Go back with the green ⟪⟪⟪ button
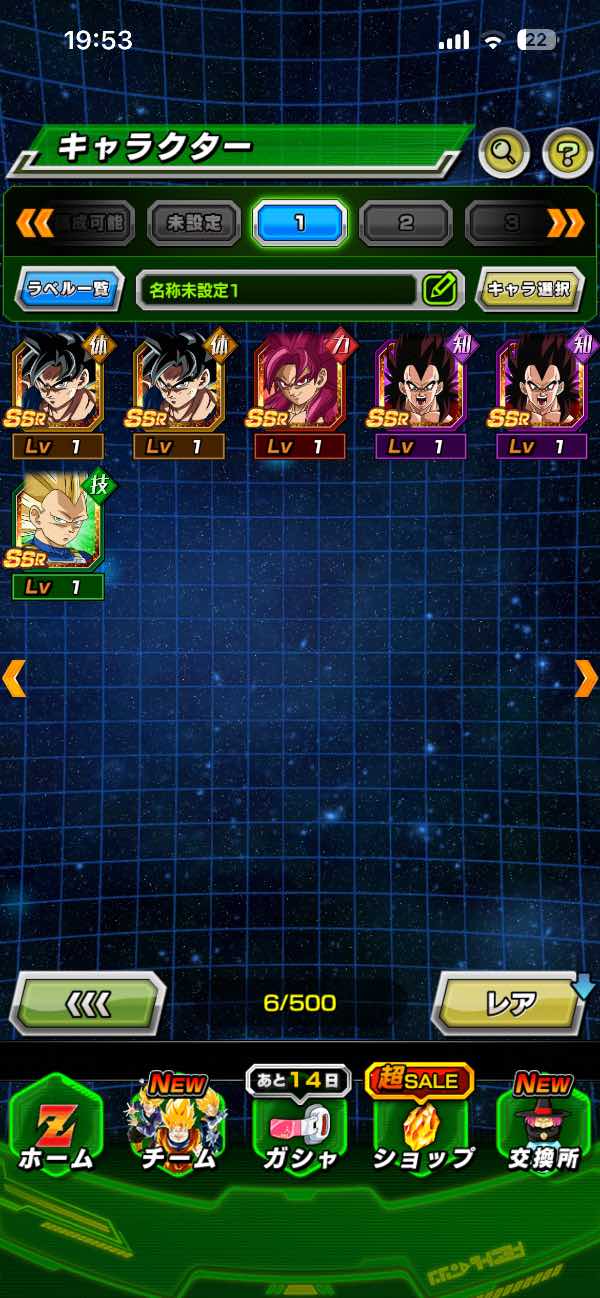 (x=88, y=1002)
